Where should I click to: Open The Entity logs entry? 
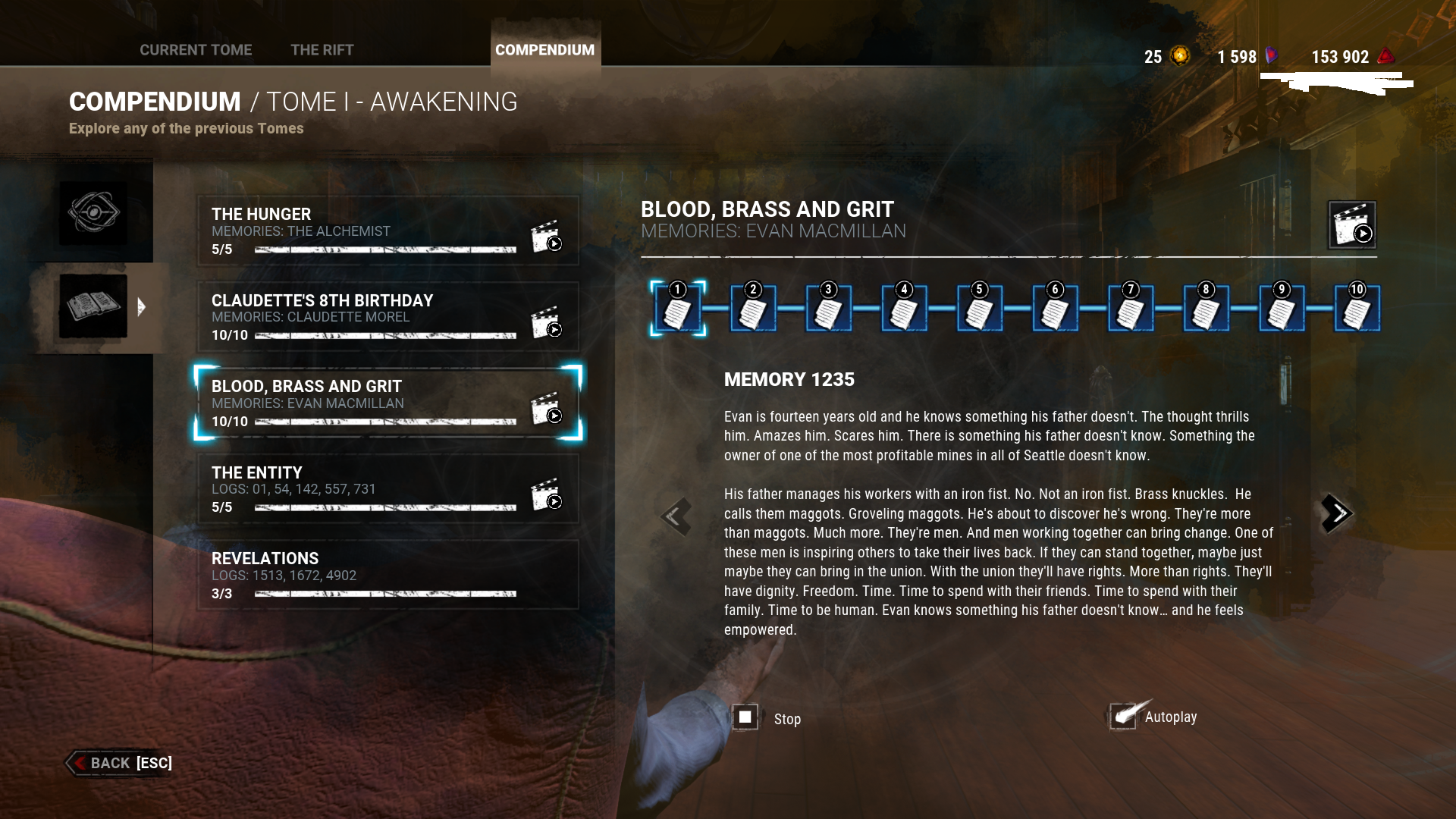[364, 489]
